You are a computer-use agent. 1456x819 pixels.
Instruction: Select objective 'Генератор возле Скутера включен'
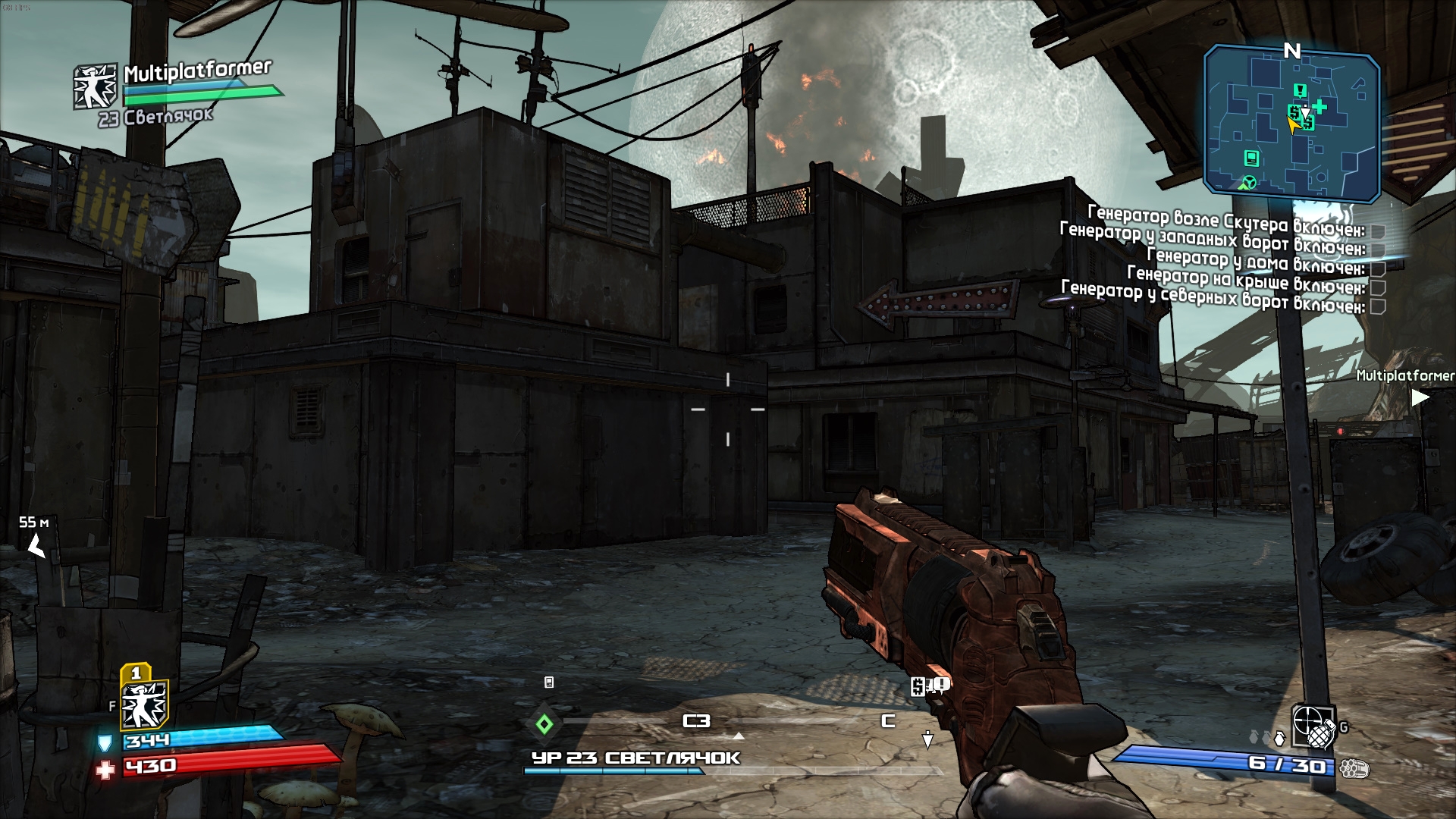1225,220
